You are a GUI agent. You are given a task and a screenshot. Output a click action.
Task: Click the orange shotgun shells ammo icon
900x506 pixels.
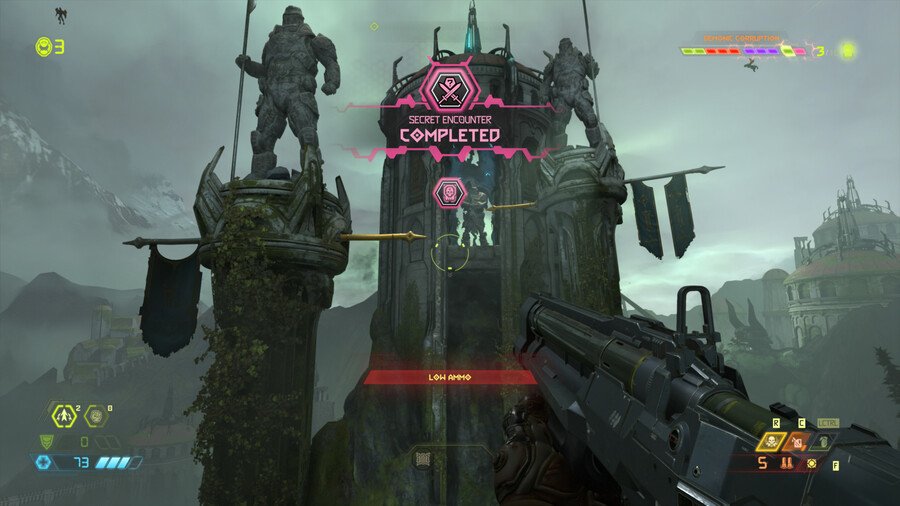point(787,464)
